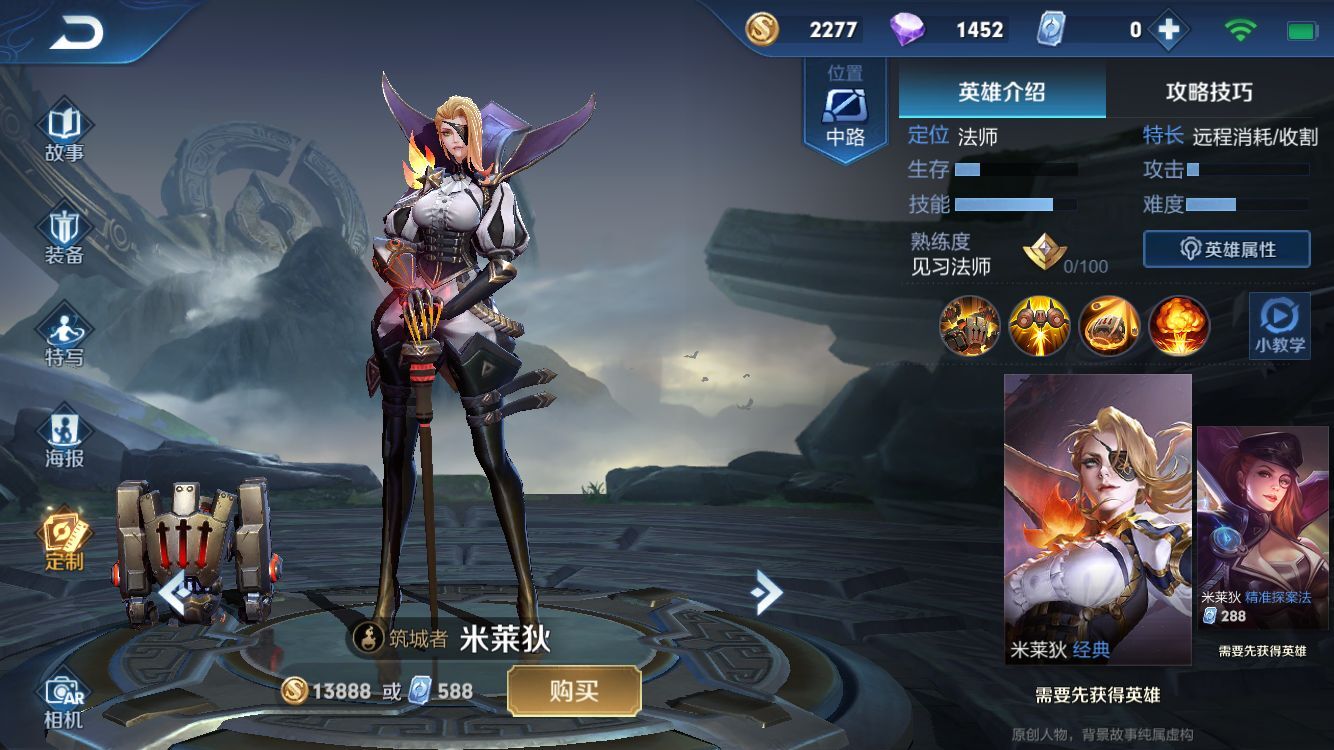
Task: Play the 小教学 tutorial video
Action: [1280, 326]
